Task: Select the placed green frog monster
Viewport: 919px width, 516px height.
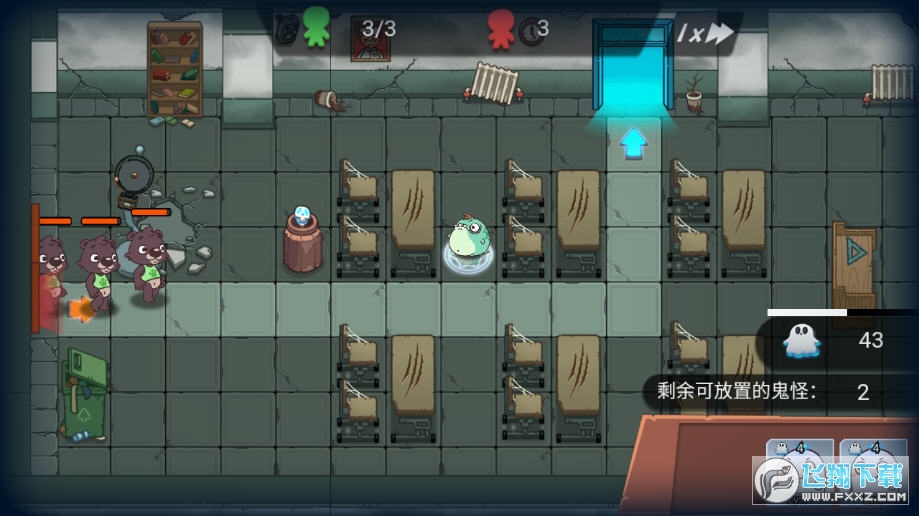Action: [468, 243]
